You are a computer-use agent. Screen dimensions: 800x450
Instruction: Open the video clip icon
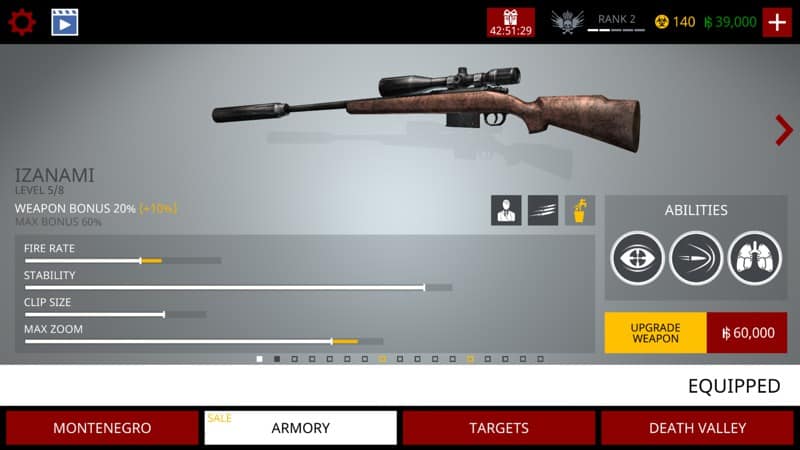pos(65,22)
